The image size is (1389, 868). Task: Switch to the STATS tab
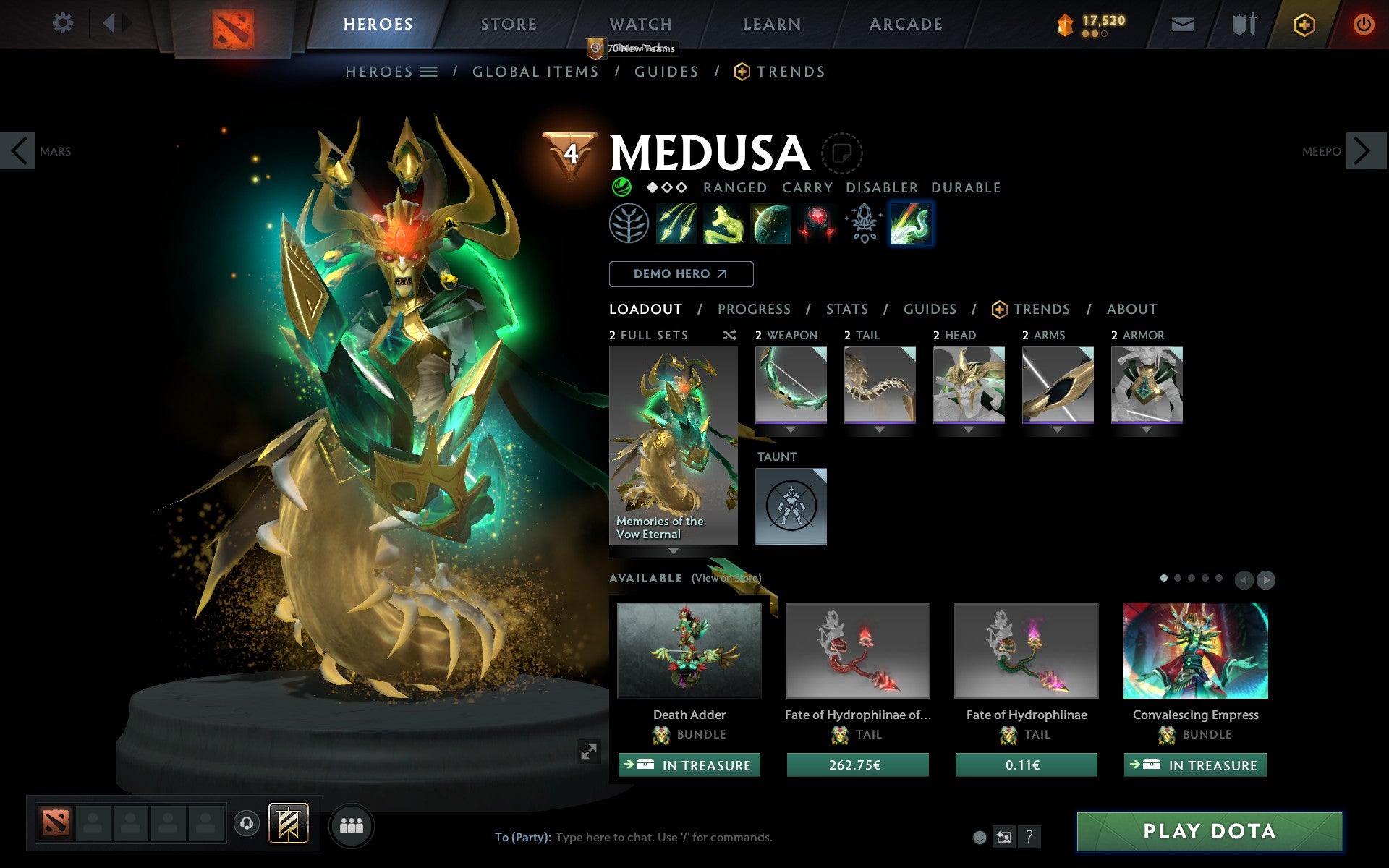click(x=846, y=309)
